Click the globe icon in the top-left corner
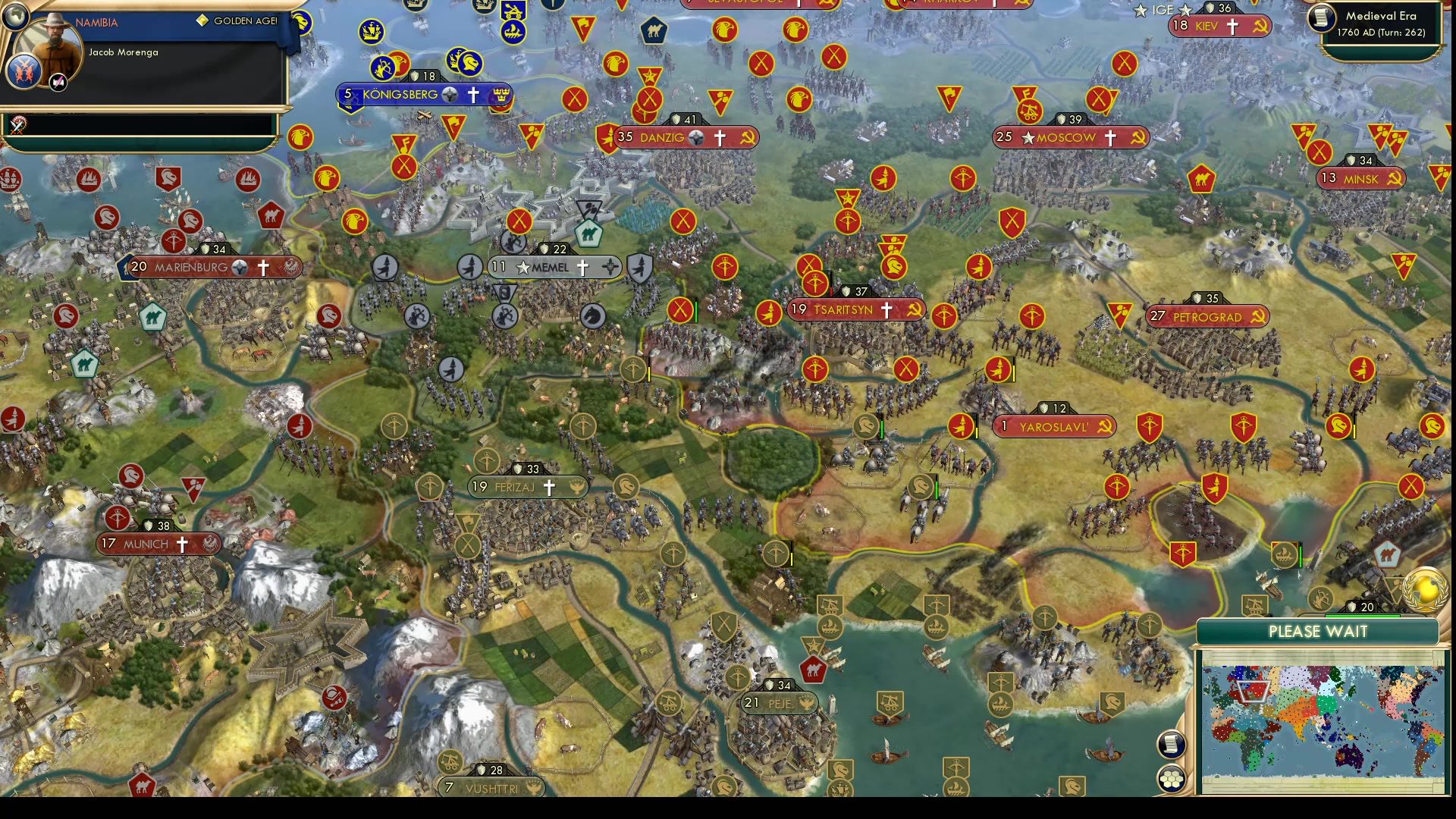This screenshot has height=819, width=1456. tap(17, 15)
